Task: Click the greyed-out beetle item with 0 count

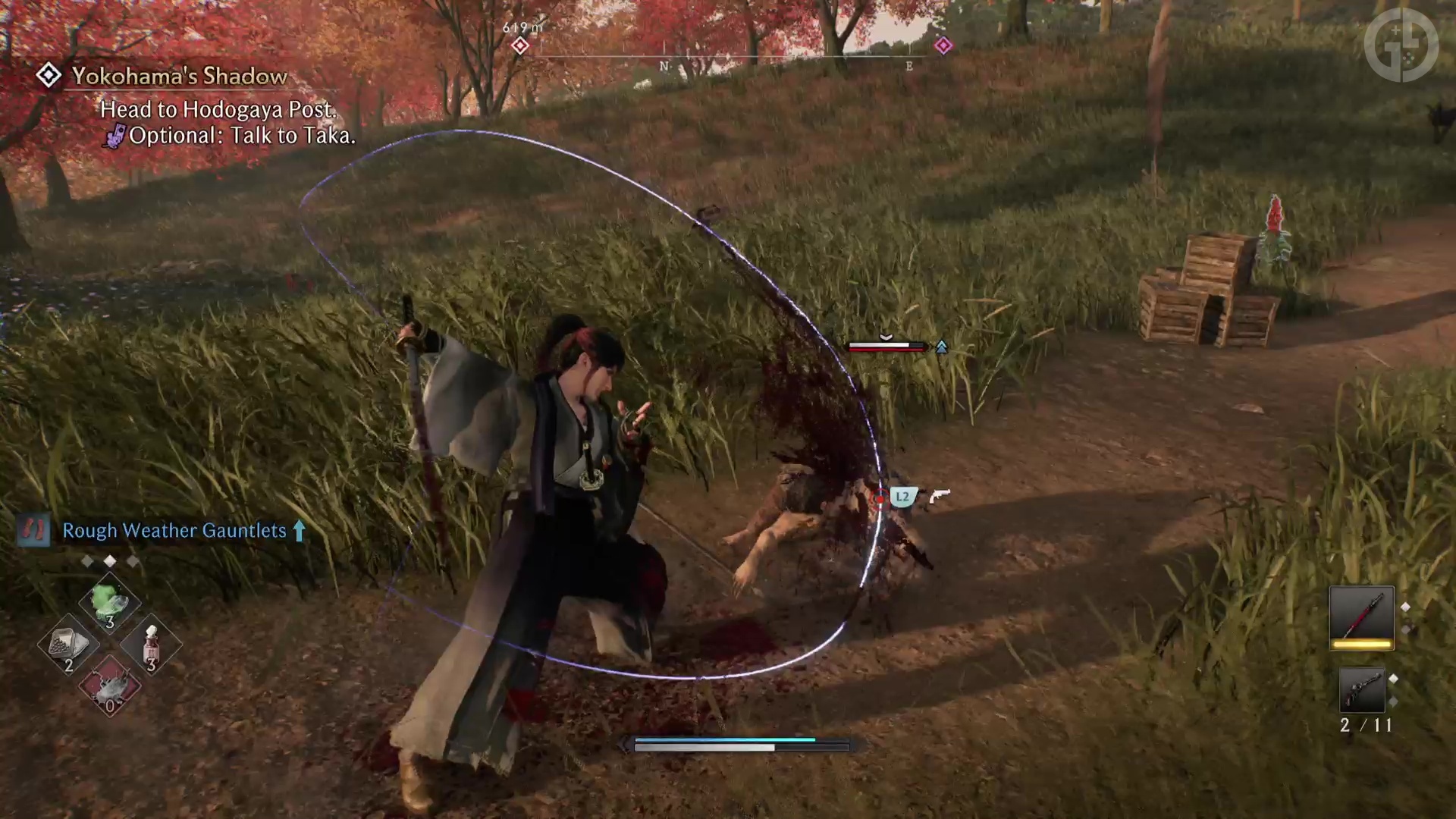Action: [x=108, y=687]
